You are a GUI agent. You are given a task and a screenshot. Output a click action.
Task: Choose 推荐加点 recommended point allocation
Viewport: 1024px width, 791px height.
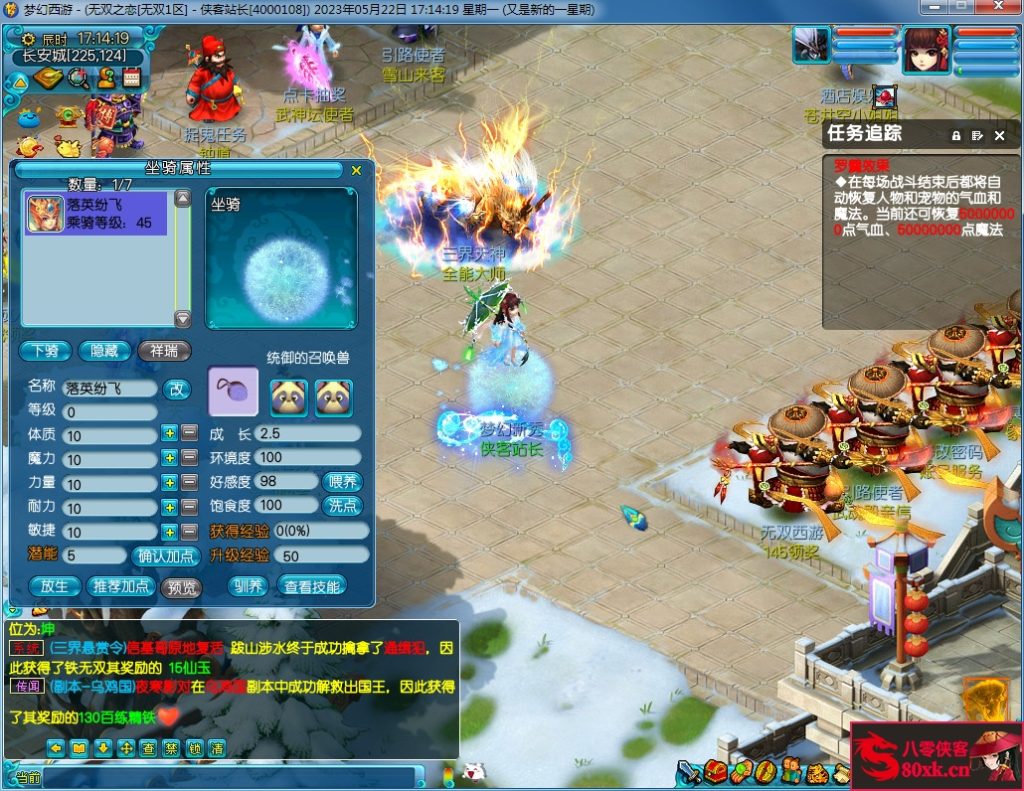coord(120,587)
